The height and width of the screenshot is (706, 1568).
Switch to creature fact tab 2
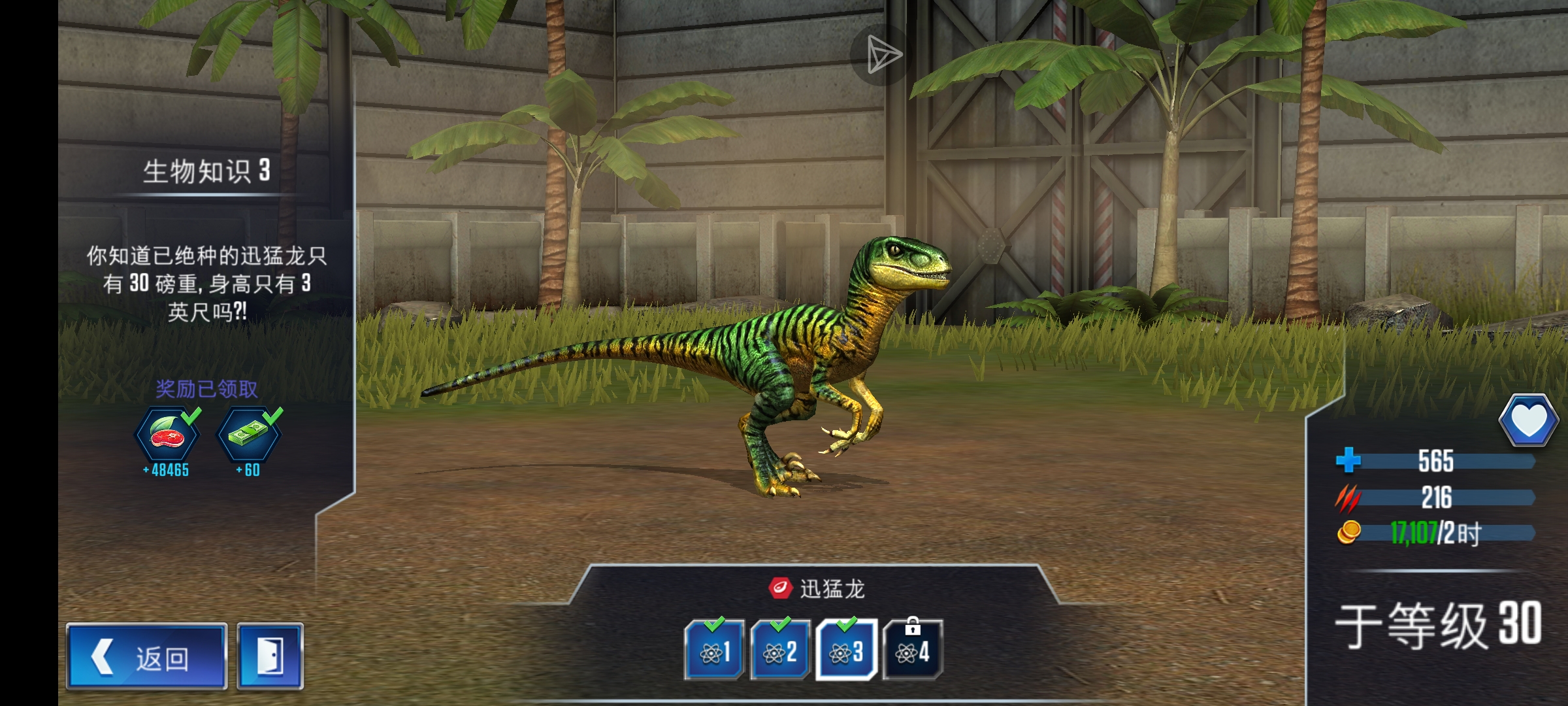780,650
